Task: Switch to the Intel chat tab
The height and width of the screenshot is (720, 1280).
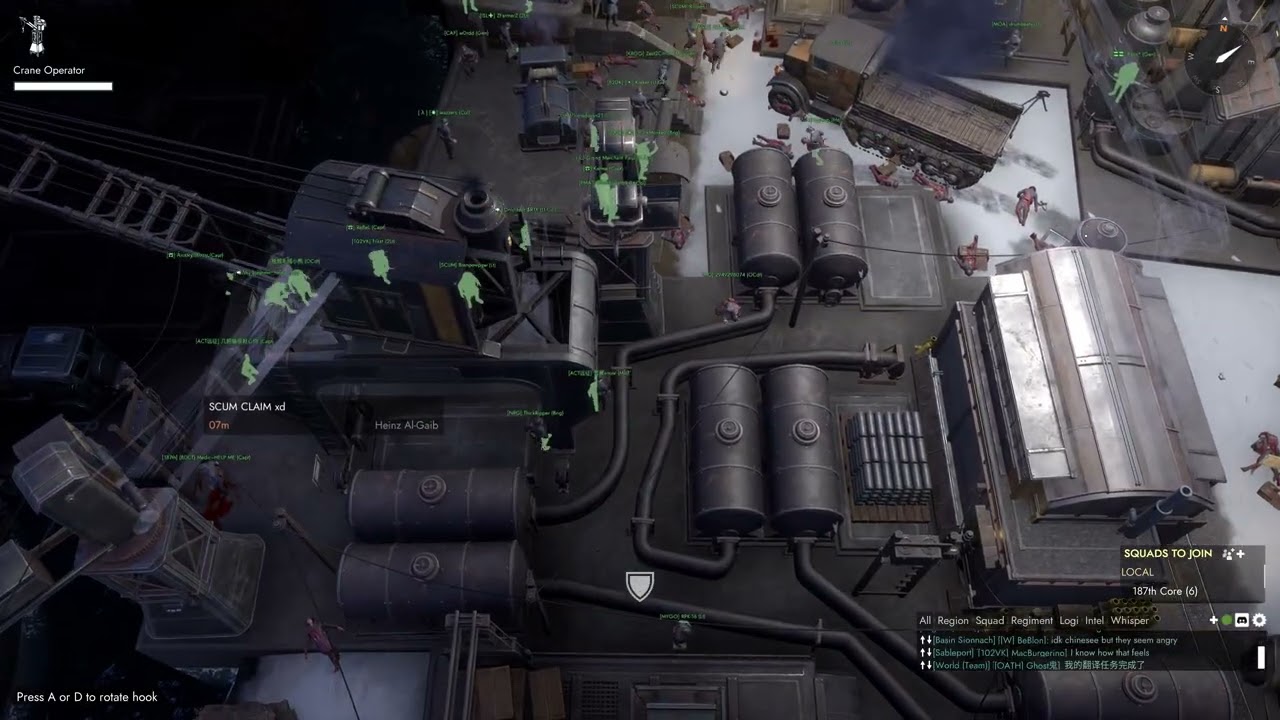Action: (x=1094, y=621)
